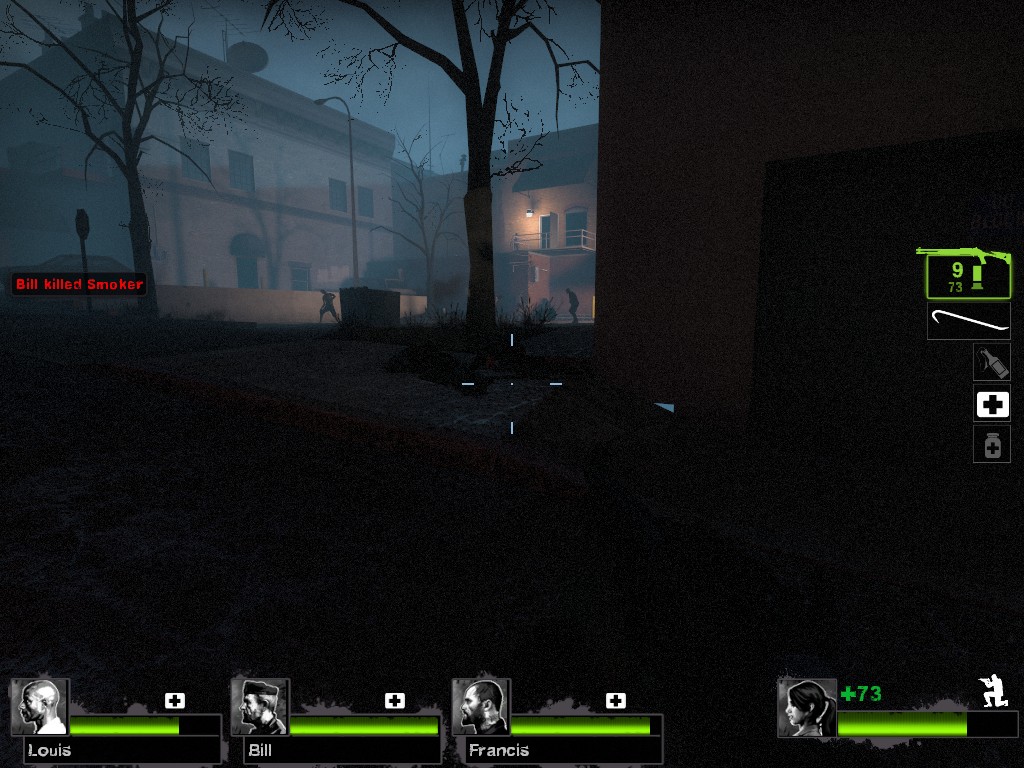Choose Francis's teammate portrait

point(481,707)
